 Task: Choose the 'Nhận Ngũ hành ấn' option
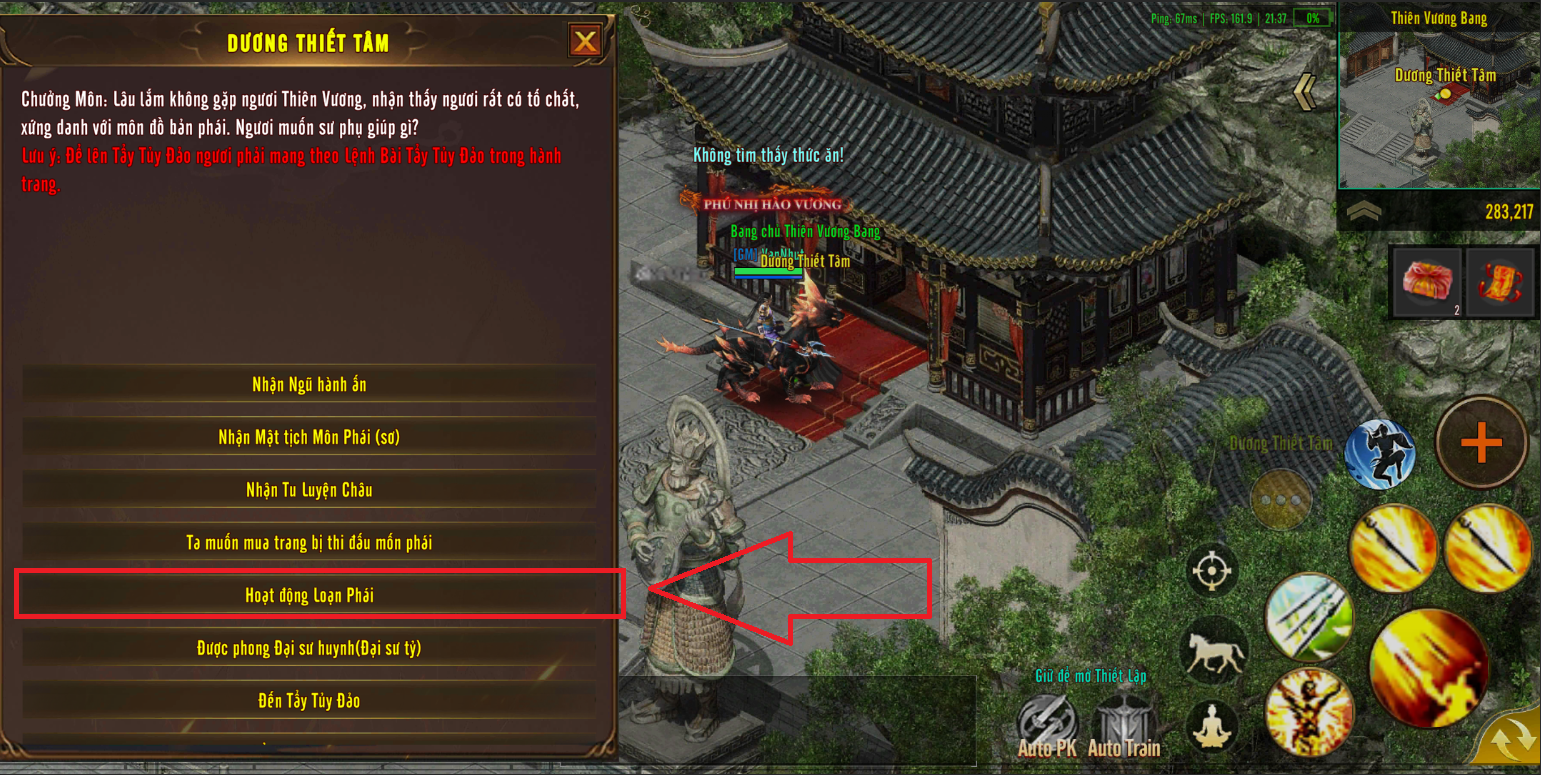coord(309,385)
